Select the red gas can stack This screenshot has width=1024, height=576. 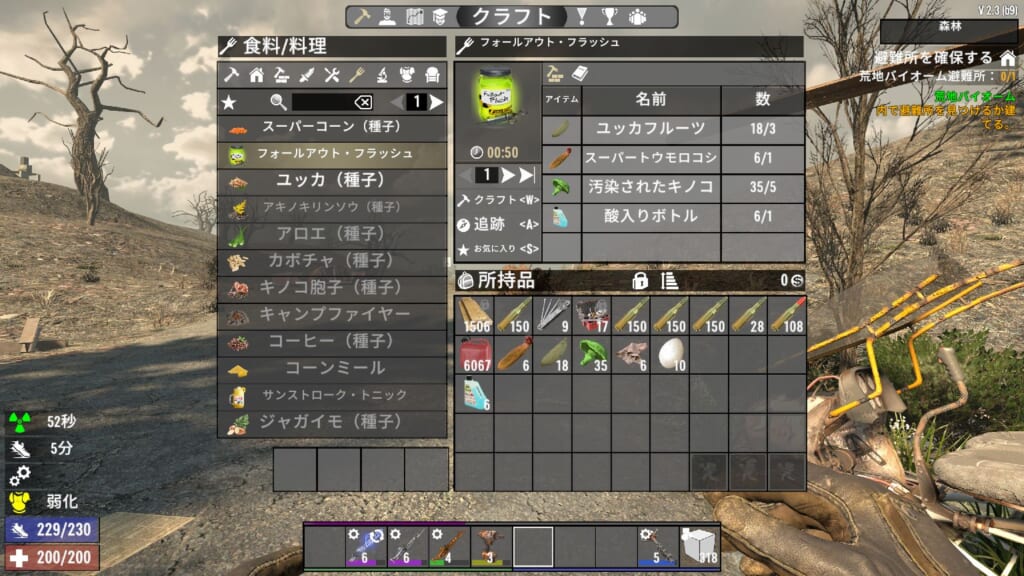474,354
